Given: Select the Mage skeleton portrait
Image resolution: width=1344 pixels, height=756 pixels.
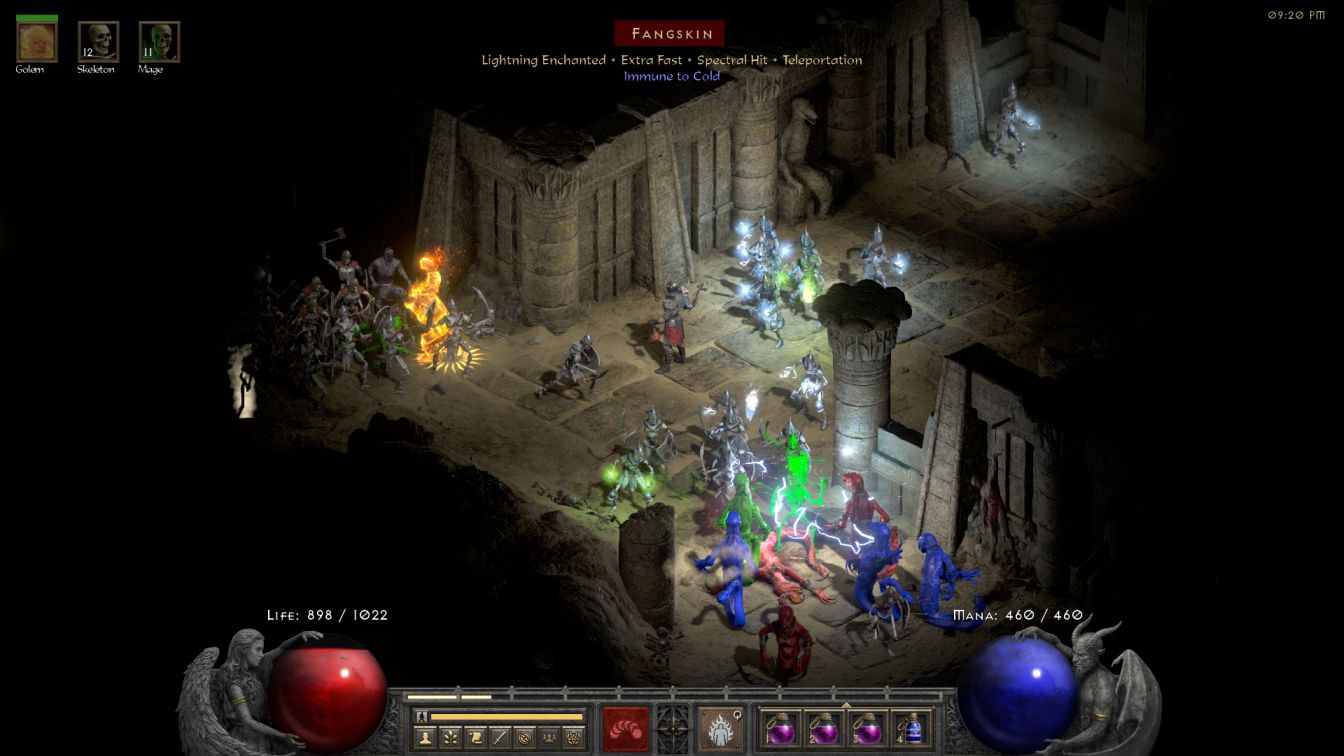Looking at the screenshot, I should (159, 42).
